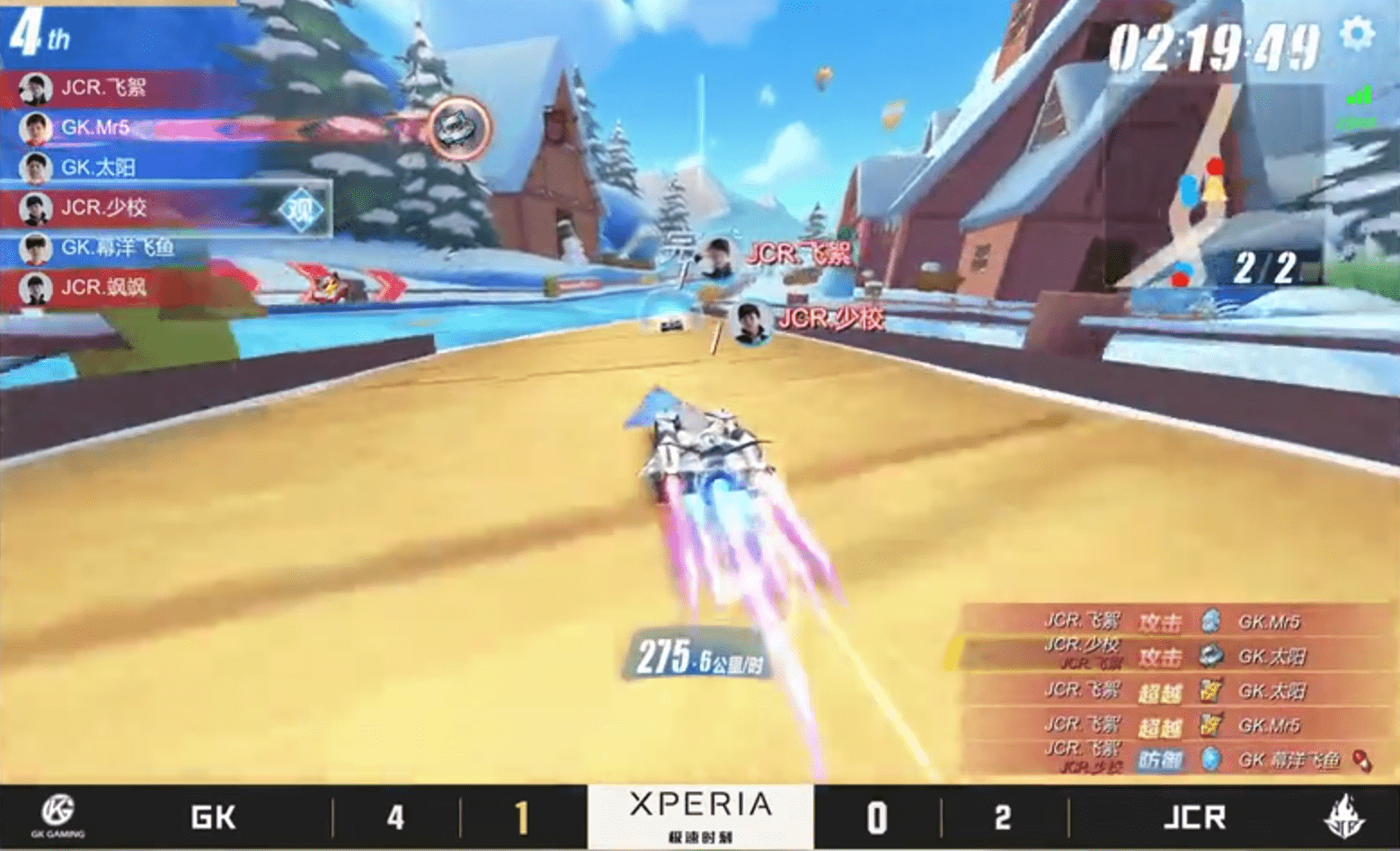The image size is (1400, 851).
Task: Click the circular item icon beside GK.Mr5
Action: point(459,128)
